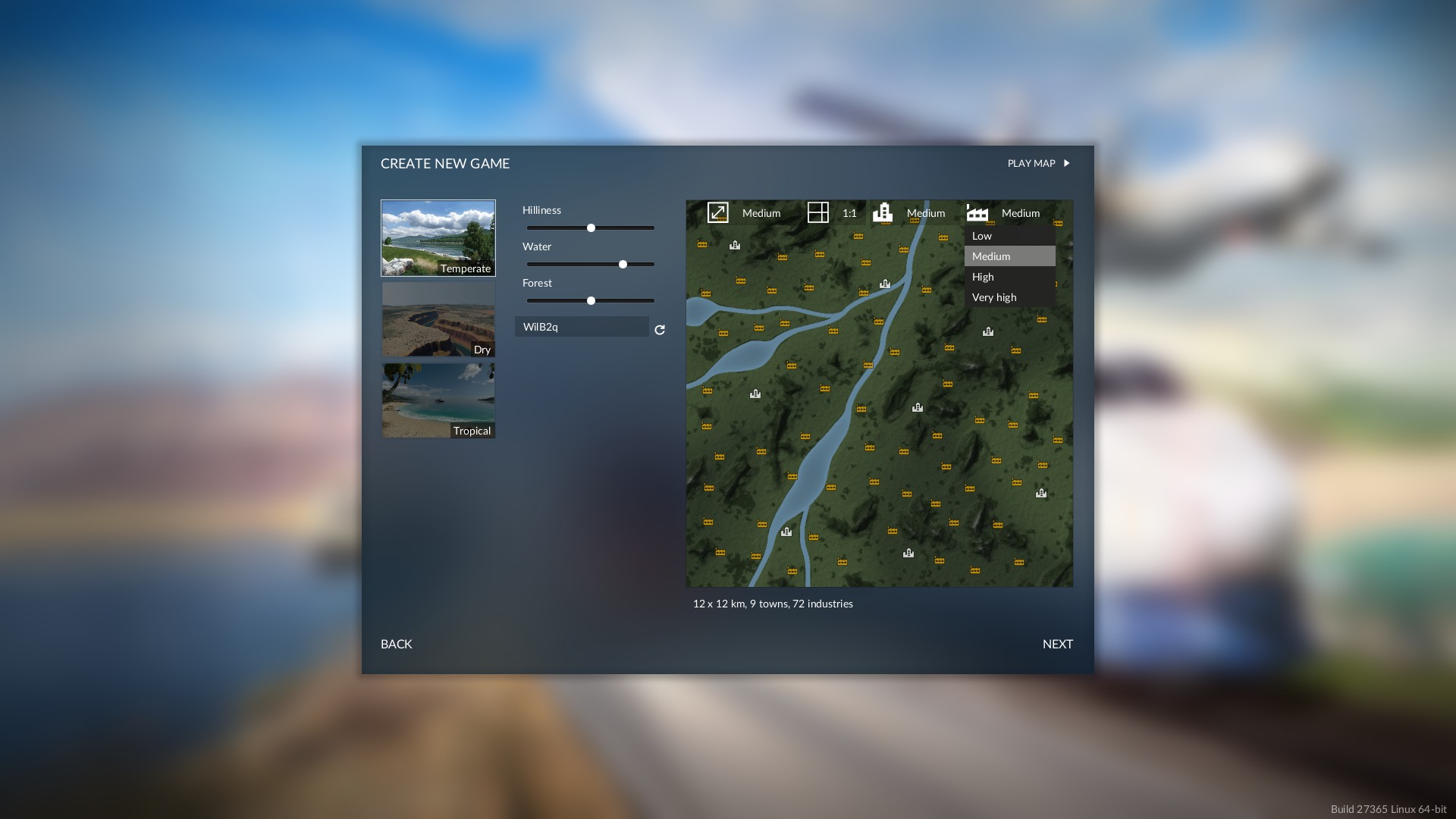Proceed with the Next button
This screenshot has width=1456, height=819.
[1057, 644]
